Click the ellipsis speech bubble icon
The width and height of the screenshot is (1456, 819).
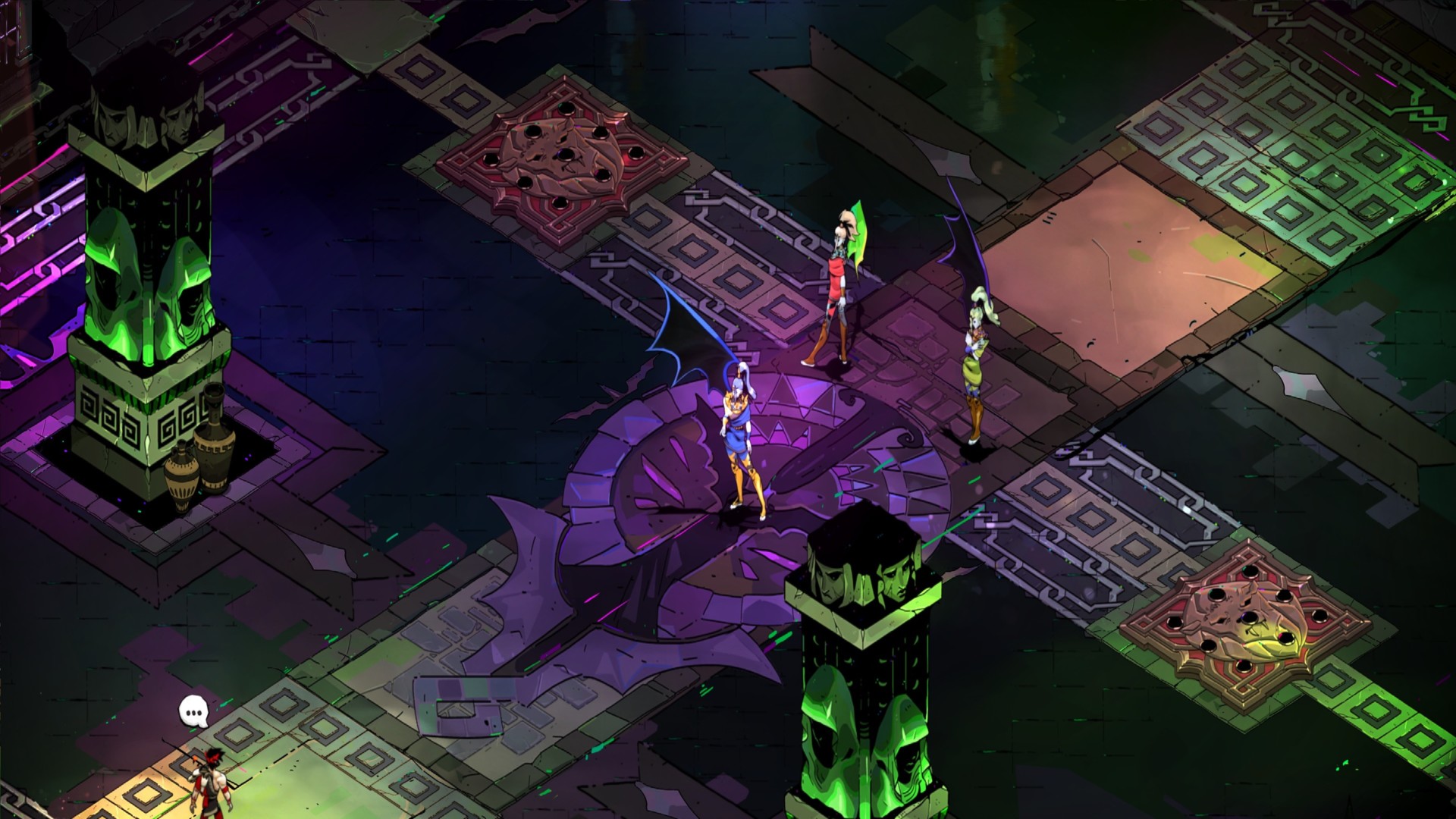193,712
